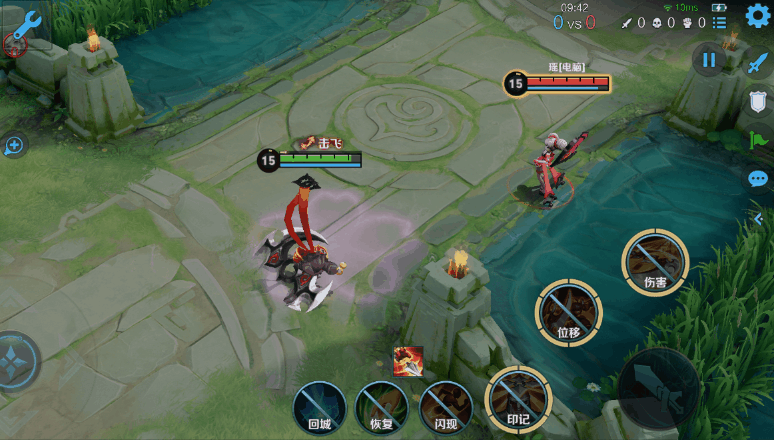The width and height of the screenshot is (774, 440).
Task: Tap the green flag signal
Action: click(x=758, y=141)
